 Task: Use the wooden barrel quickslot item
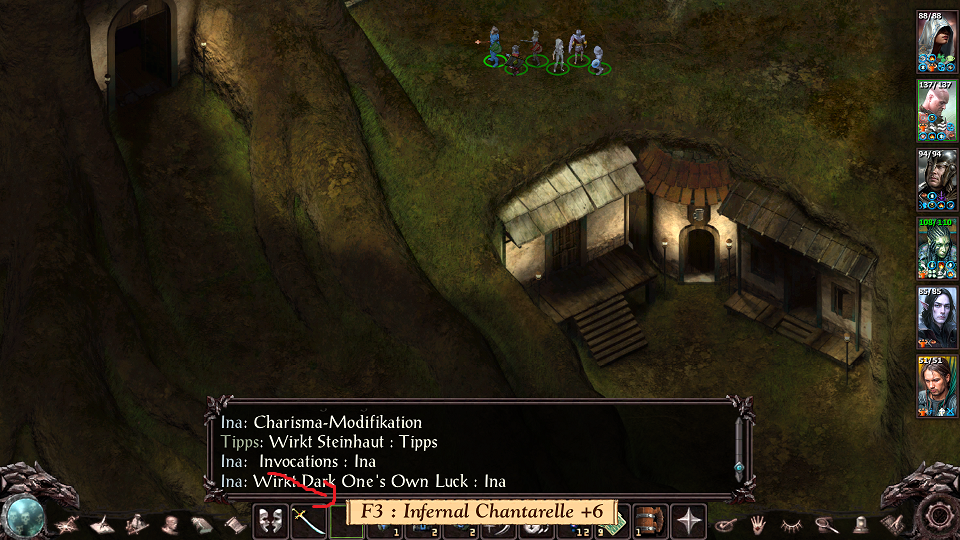(650, 521)
